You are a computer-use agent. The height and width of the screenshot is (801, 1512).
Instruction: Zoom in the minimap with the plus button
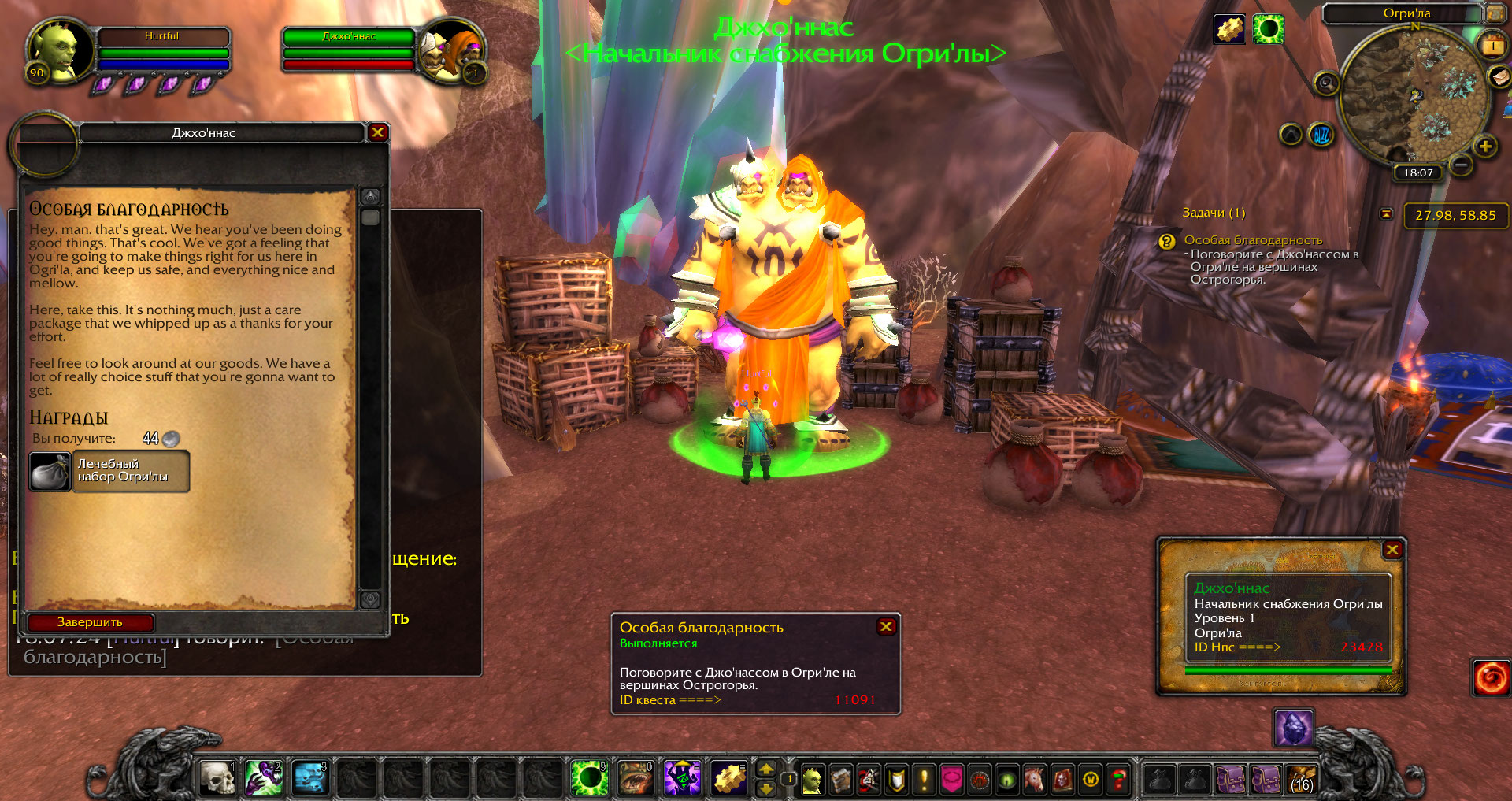pyautogui.click(x=1485, y=146)
